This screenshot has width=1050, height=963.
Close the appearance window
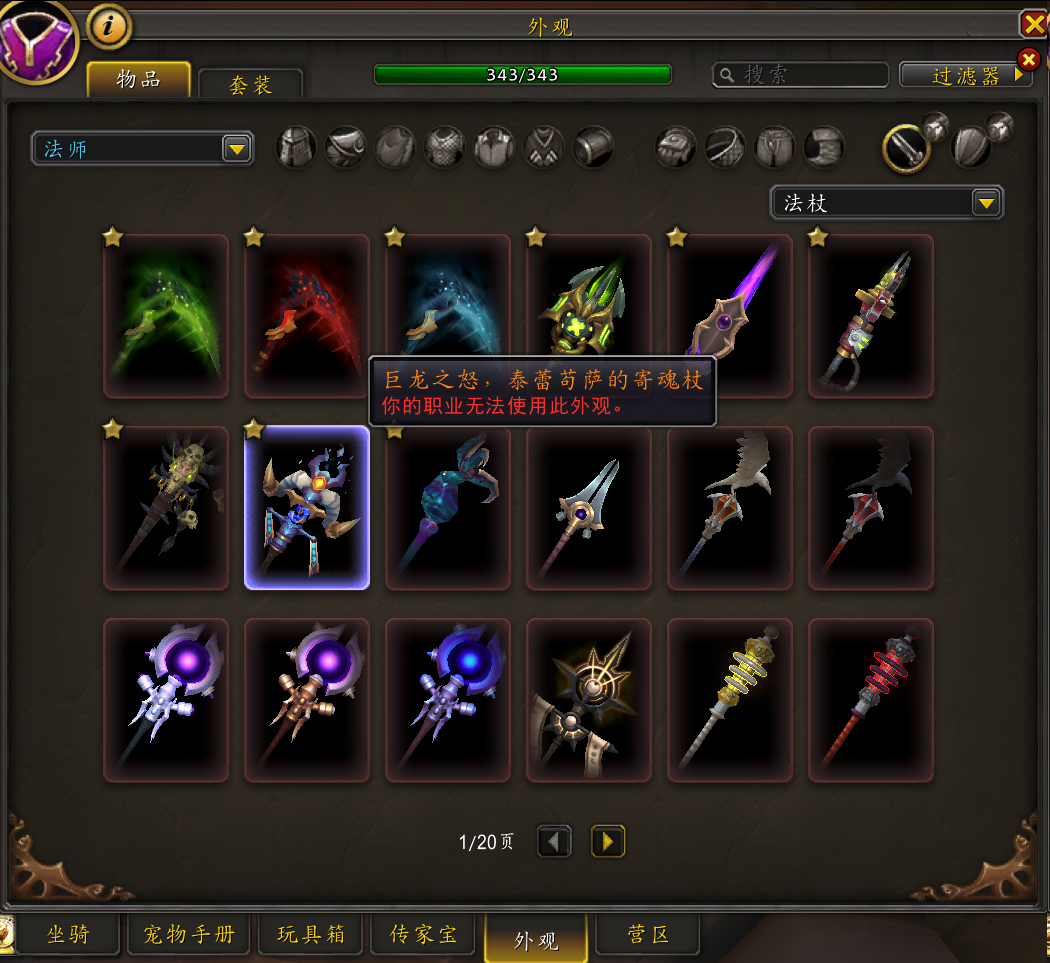pos(1032,24)
